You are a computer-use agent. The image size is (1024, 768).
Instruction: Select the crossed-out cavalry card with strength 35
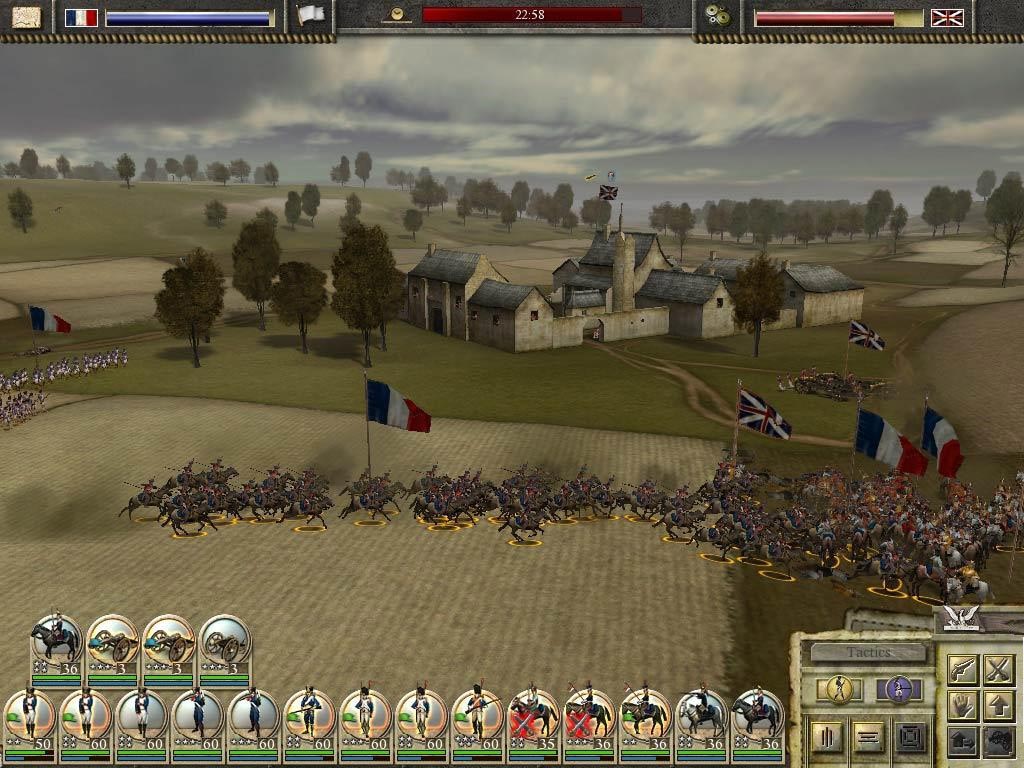point(533,716)
